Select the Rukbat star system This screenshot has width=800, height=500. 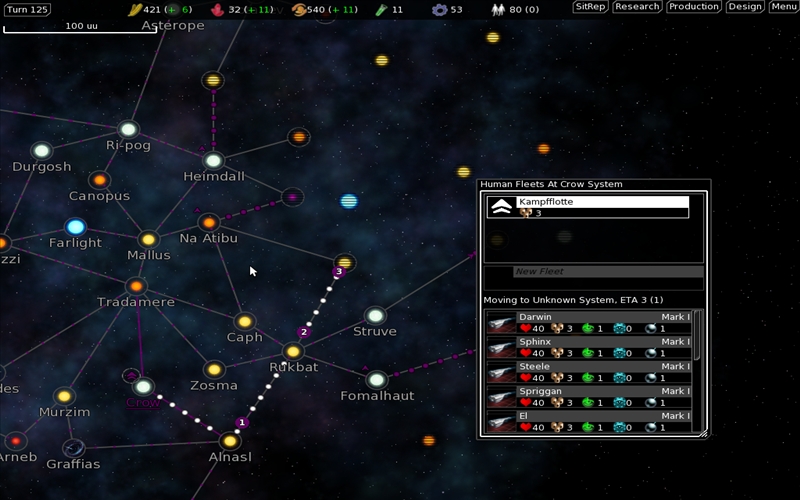click(x=293, y=352)
